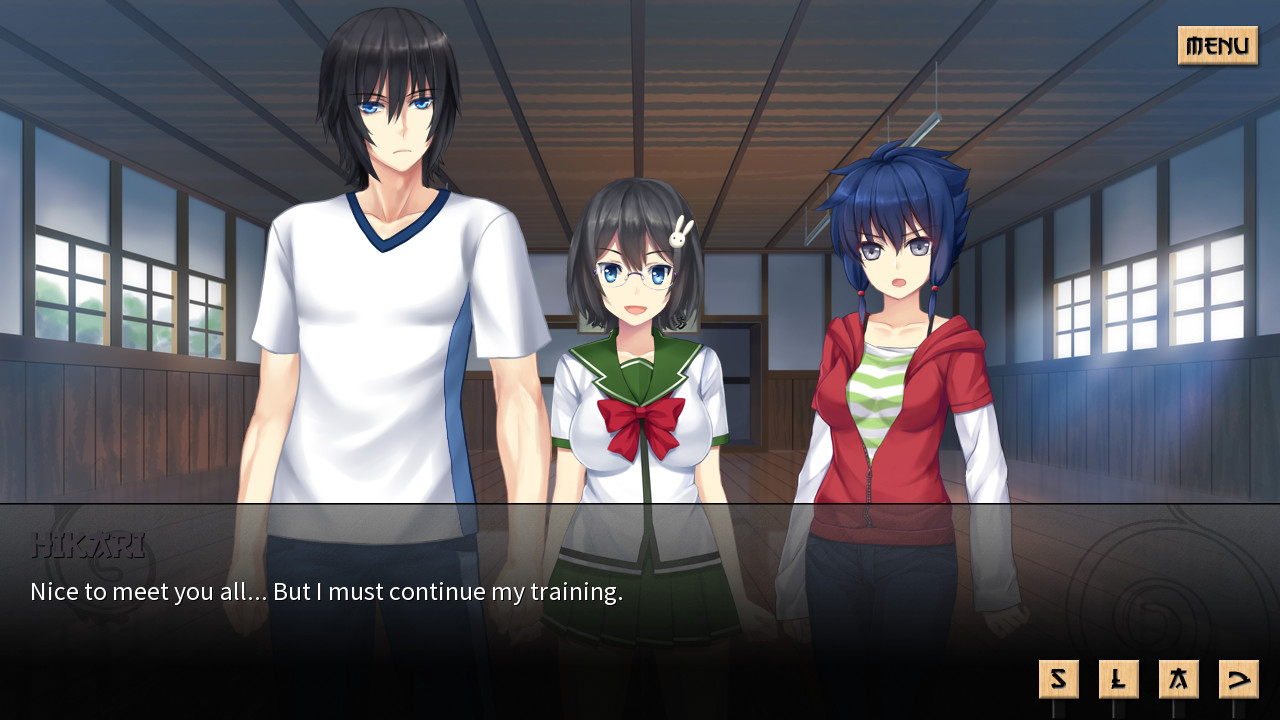Viewport: 1280px width, 720px height.
Task: Click the arrow tile to fast-forward dialogue
Action: tap(1238, 678)
